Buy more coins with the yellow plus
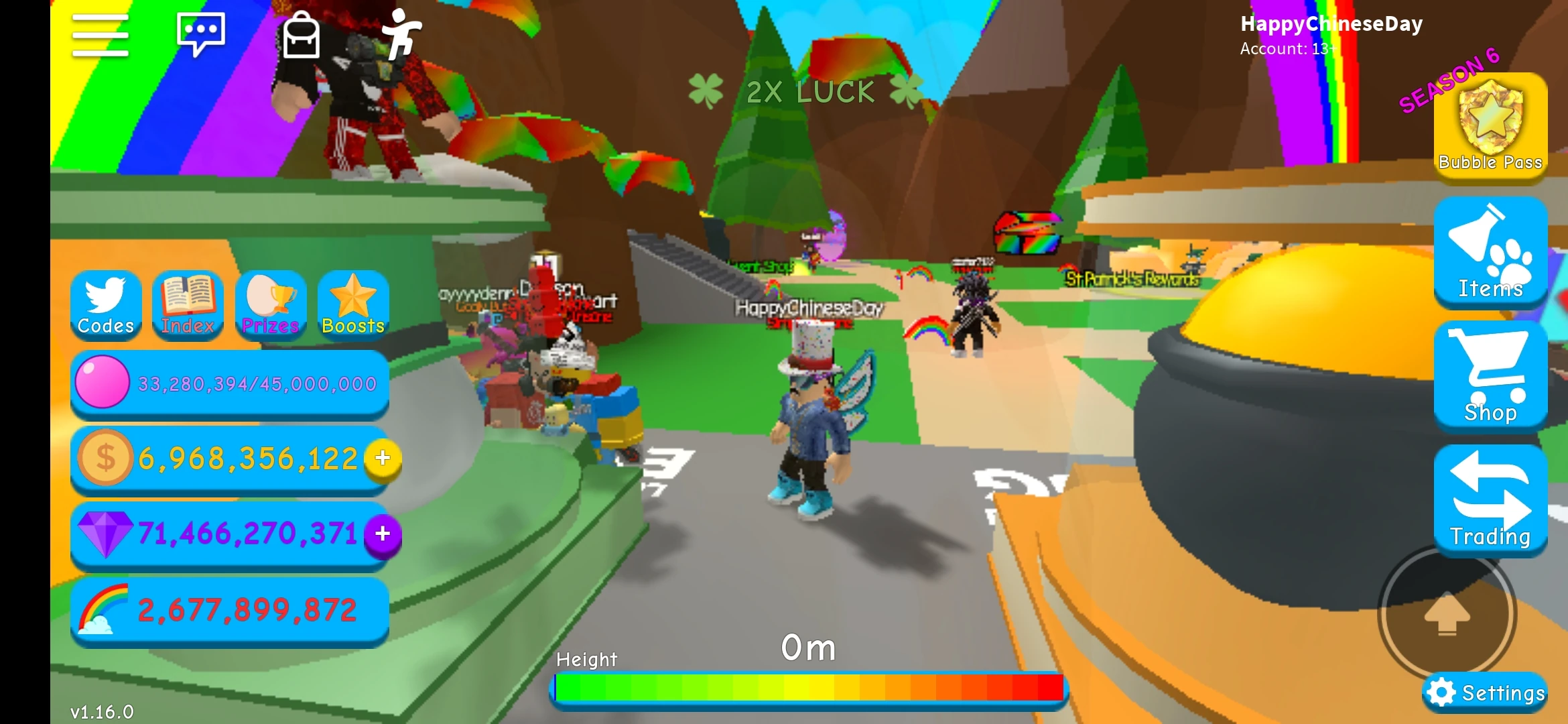The width and height of the screenshot is (1568, 724). (382, 459)
